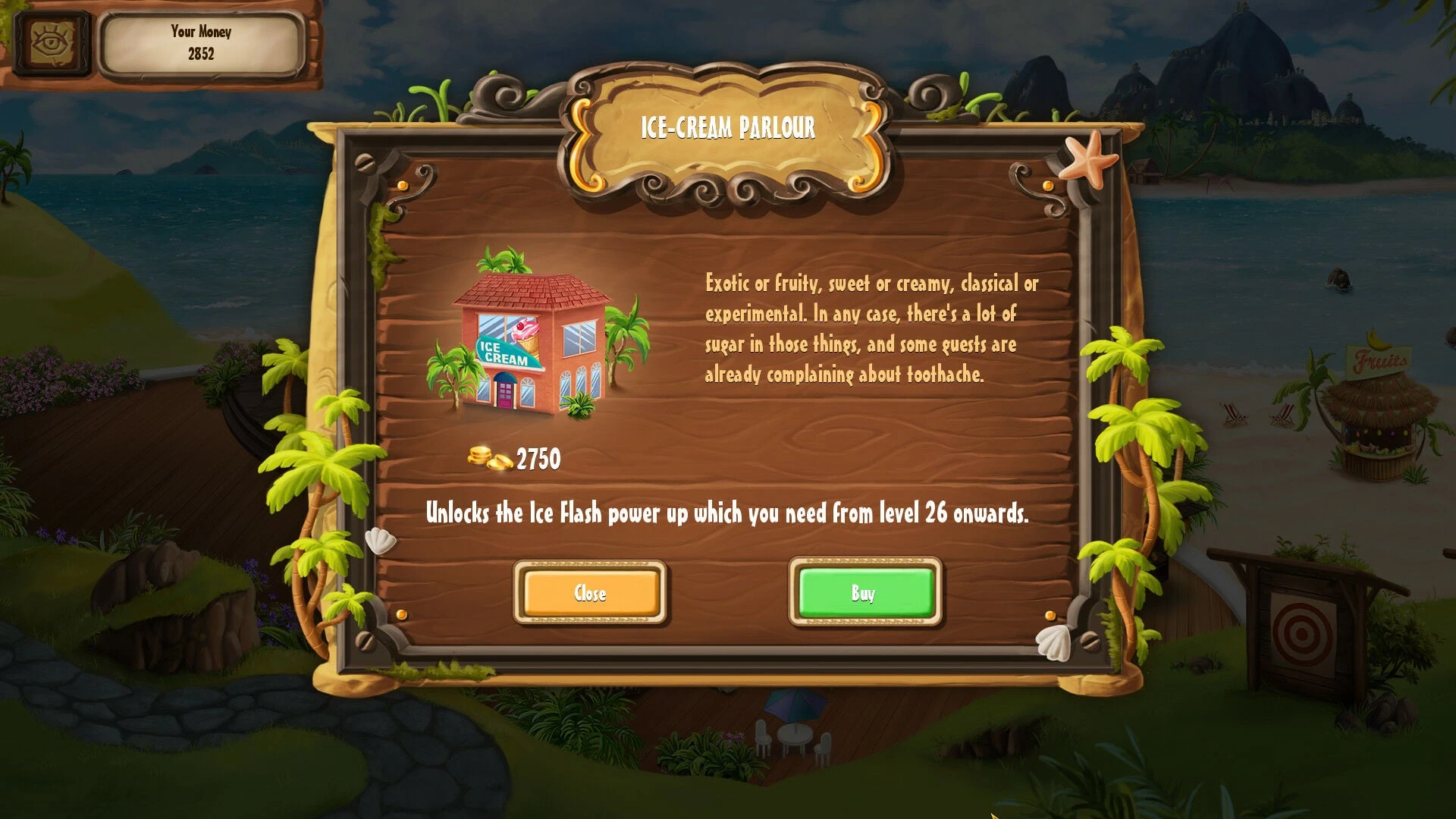This screenshot has height=819, width=1456.
Task: Click the Fruits sign with the banana
Action: [1379, 356]
